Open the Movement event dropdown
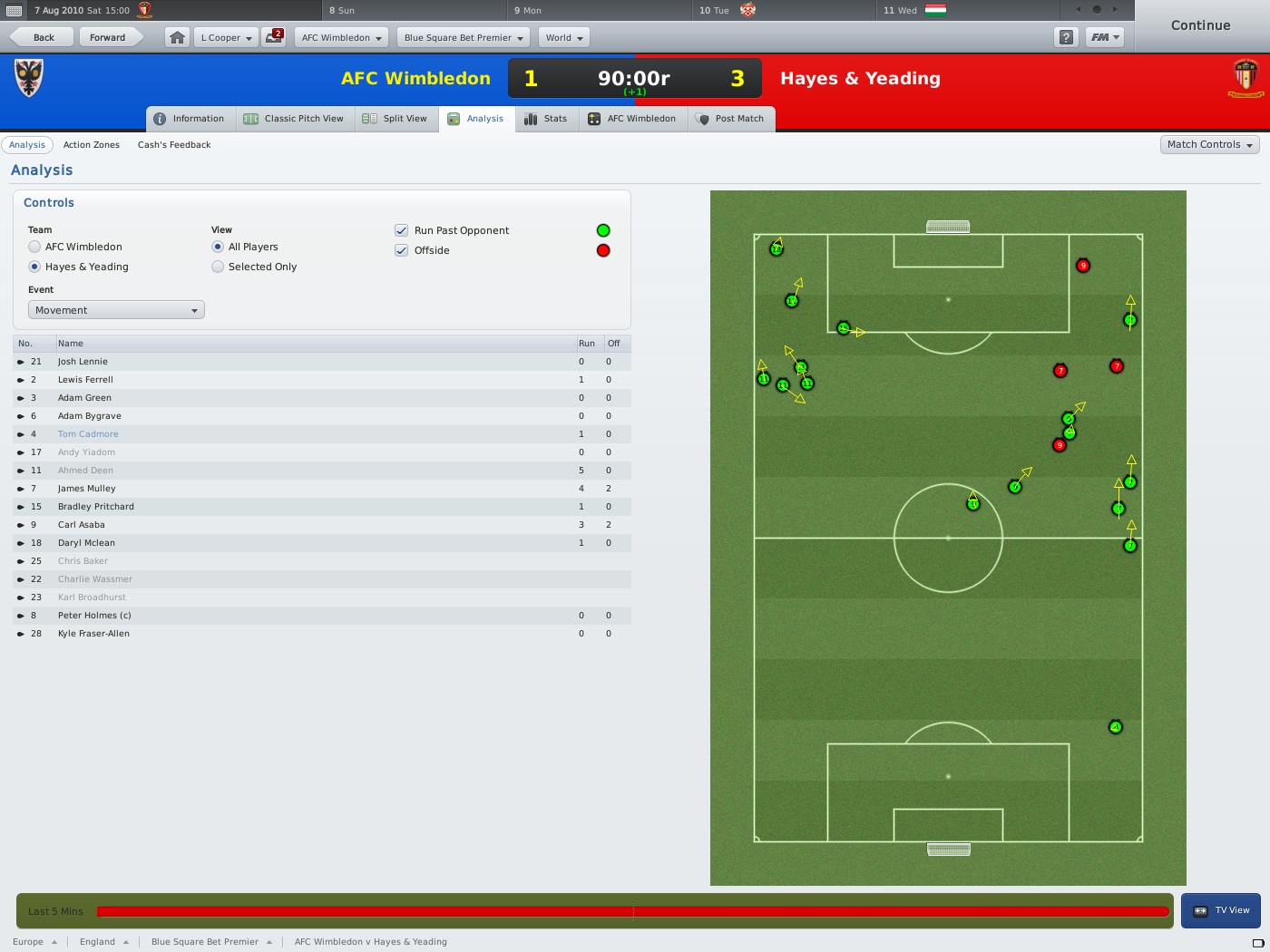This screenshot has width=1270, height=952. (115, 309)
